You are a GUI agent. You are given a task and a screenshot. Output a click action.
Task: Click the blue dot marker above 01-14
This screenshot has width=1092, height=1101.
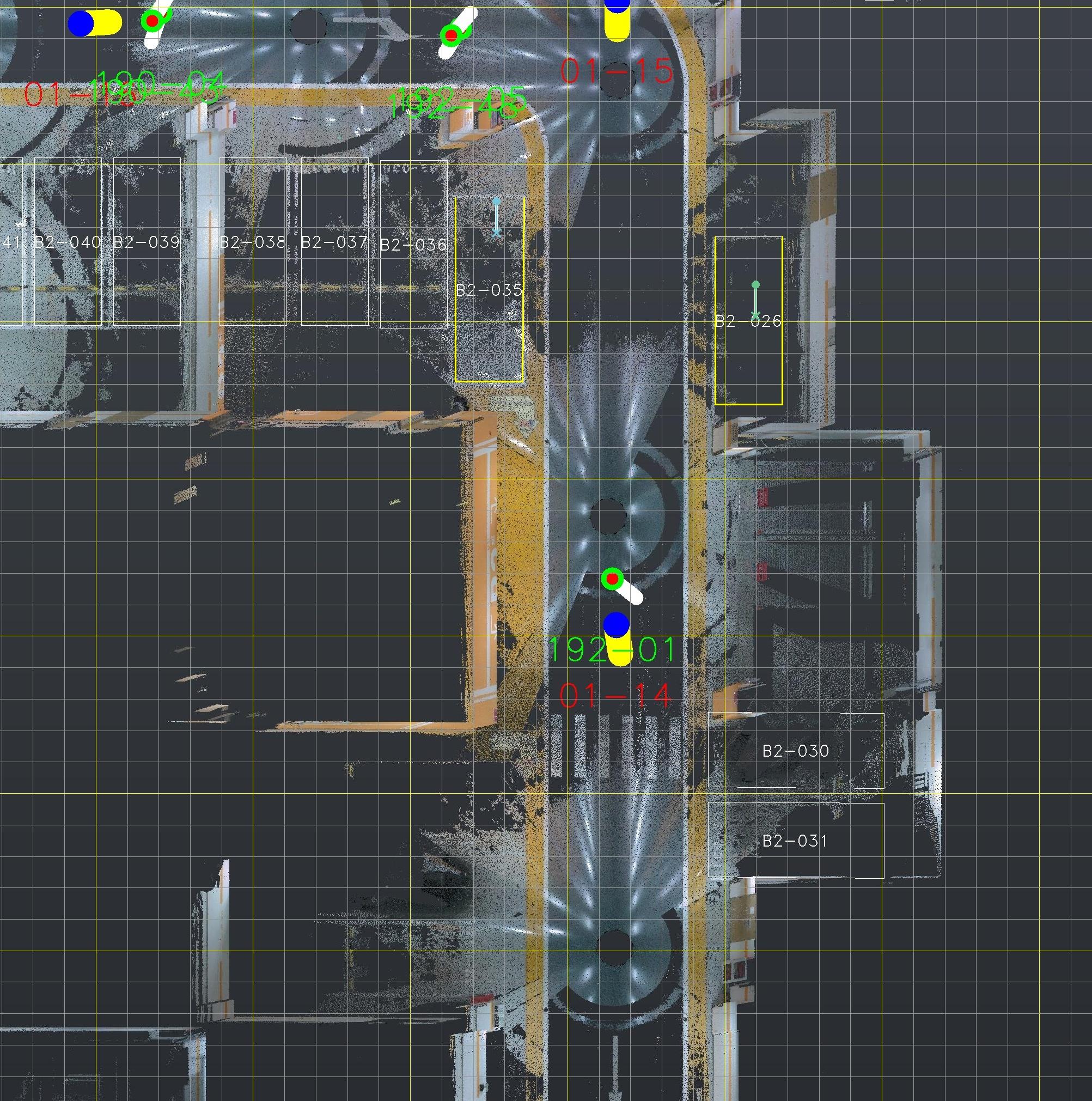[x=616, y=625]
